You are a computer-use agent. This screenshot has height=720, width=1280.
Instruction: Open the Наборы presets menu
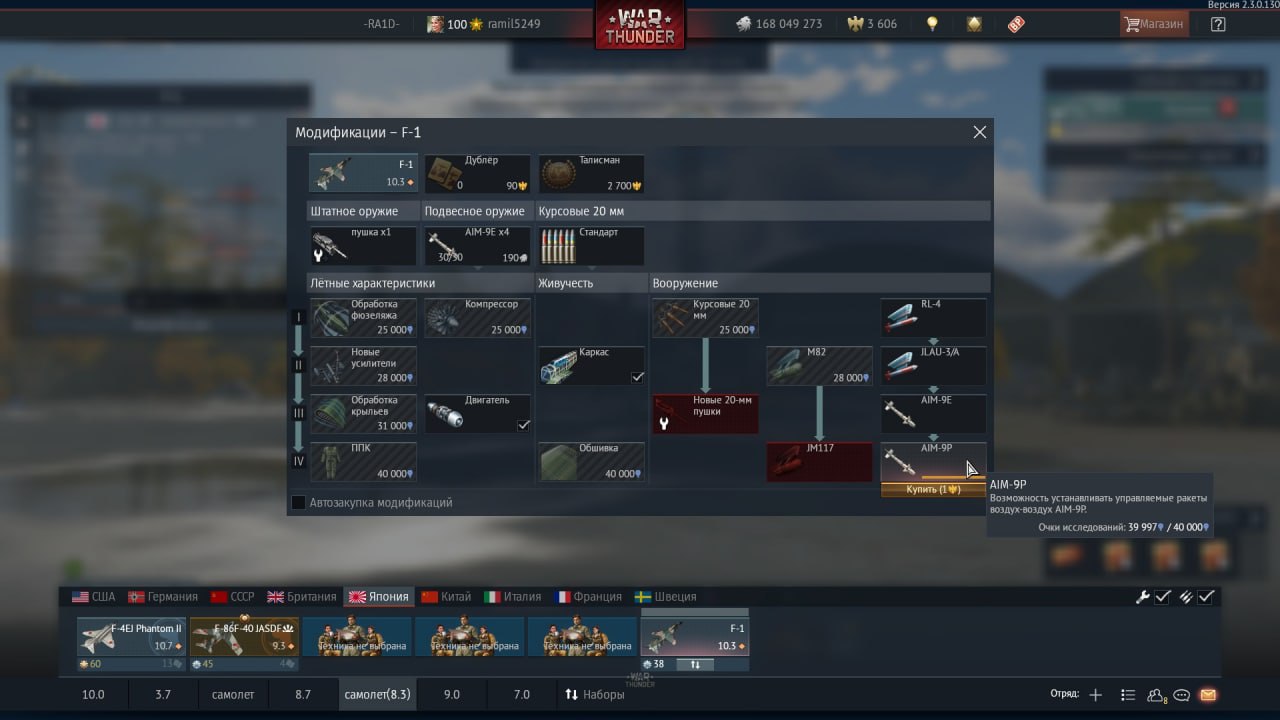click(x=595, y=694)
